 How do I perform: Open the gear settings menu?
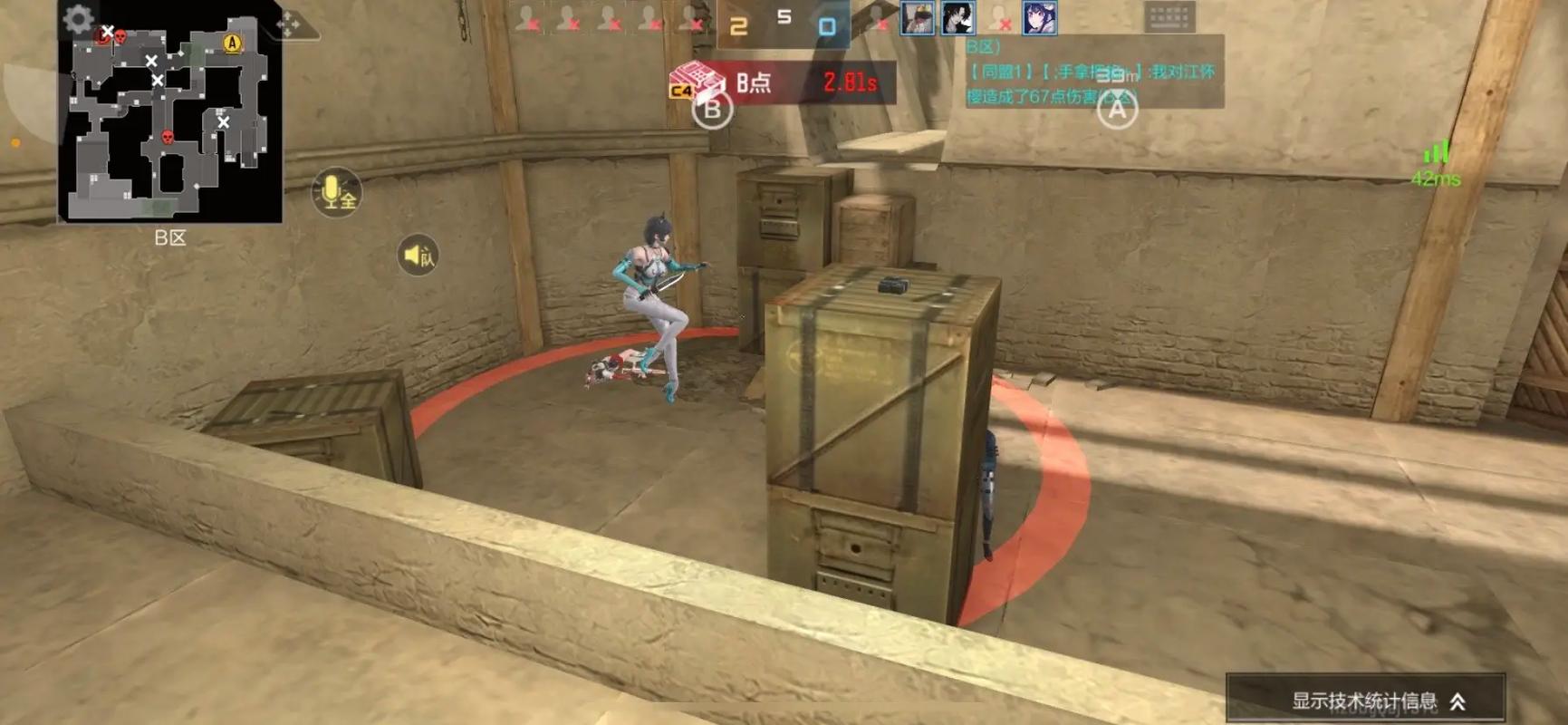coord(79,19)
